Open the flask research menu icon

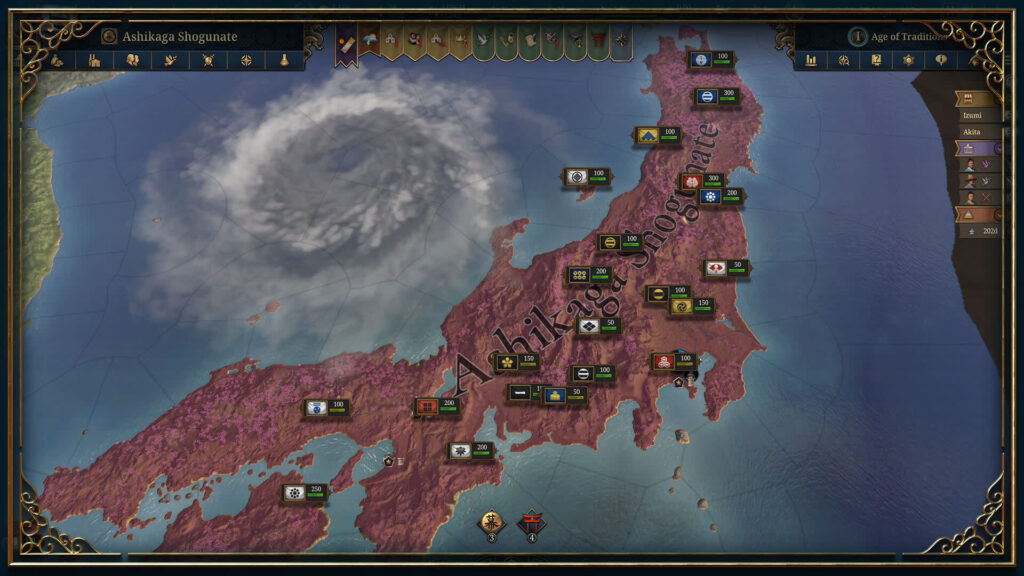click(x=285, y=60)
